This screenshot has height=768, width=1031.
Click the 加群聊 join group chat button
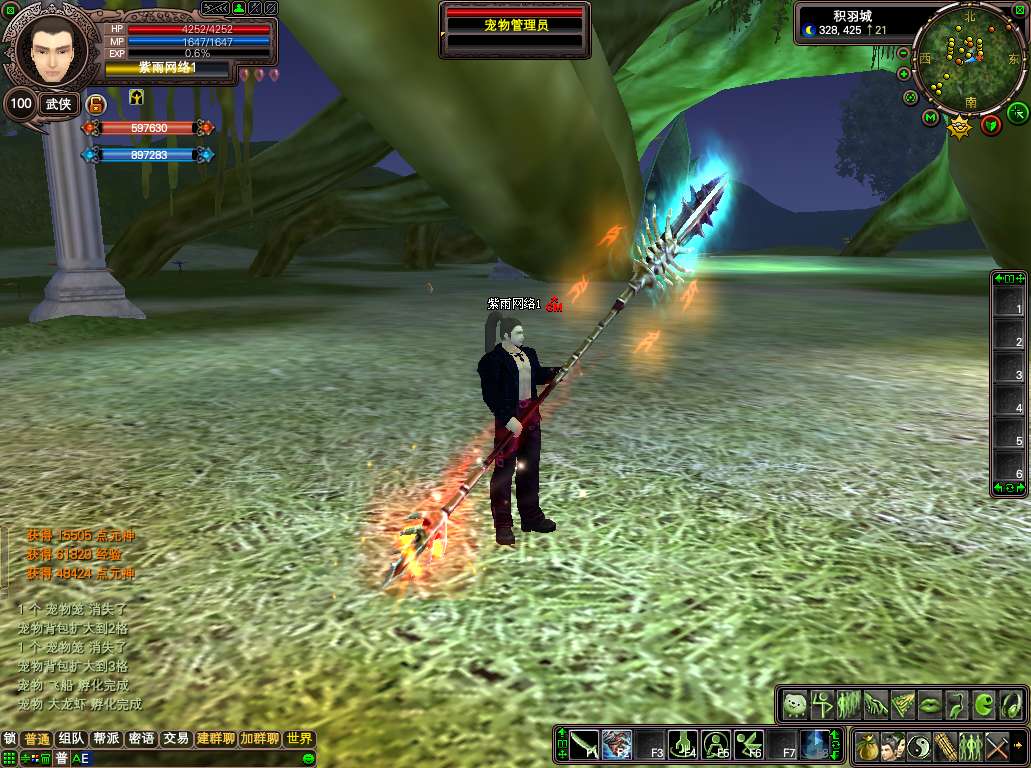tap(259, 739)
